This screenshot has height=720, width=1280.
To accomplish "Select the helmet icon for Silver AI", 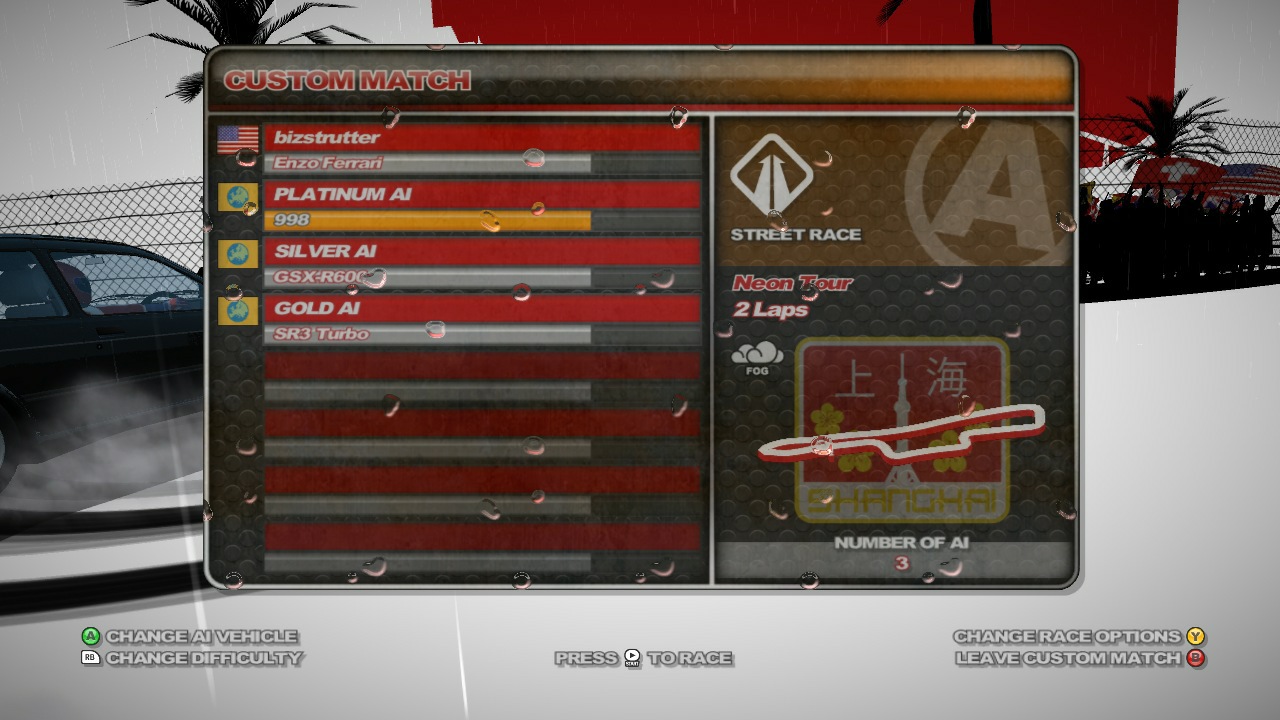I will click(x=237, y=255).
